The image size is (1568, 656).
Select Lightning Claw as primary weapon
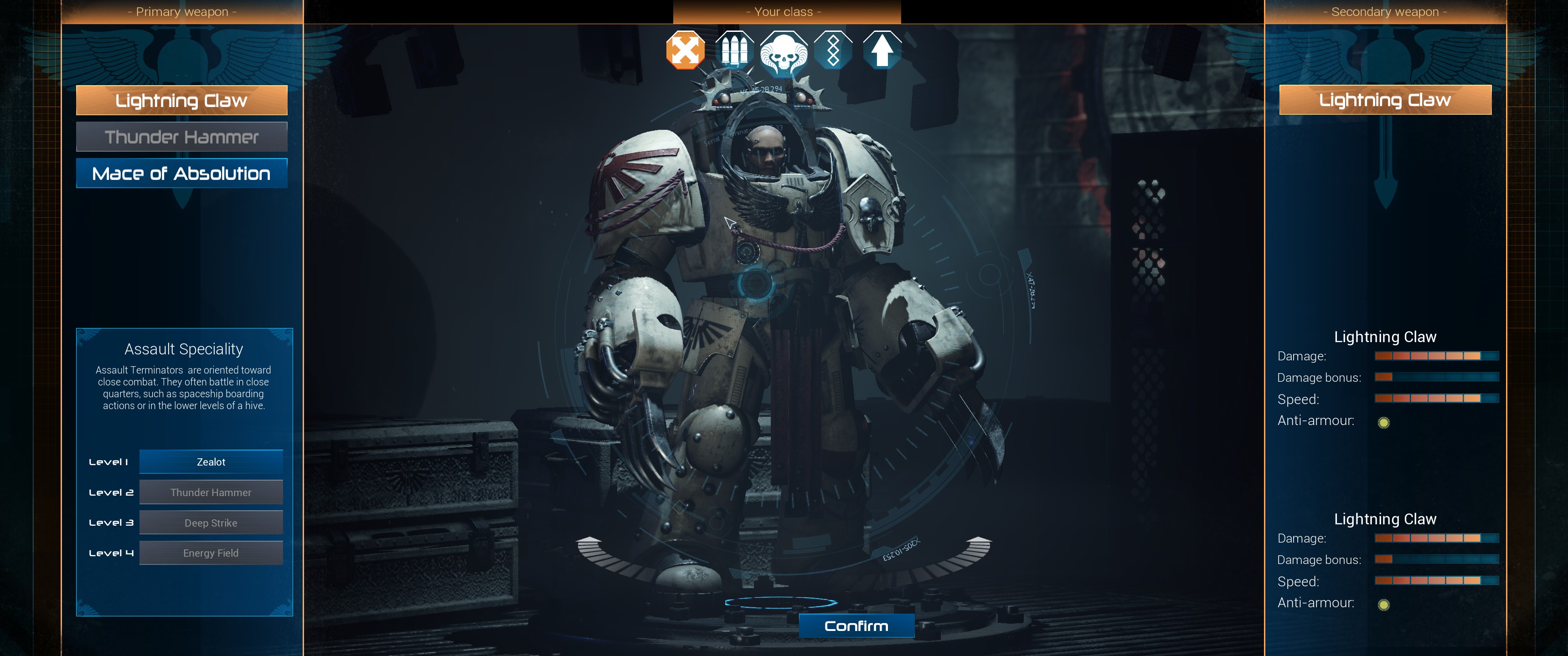point(181,100)
